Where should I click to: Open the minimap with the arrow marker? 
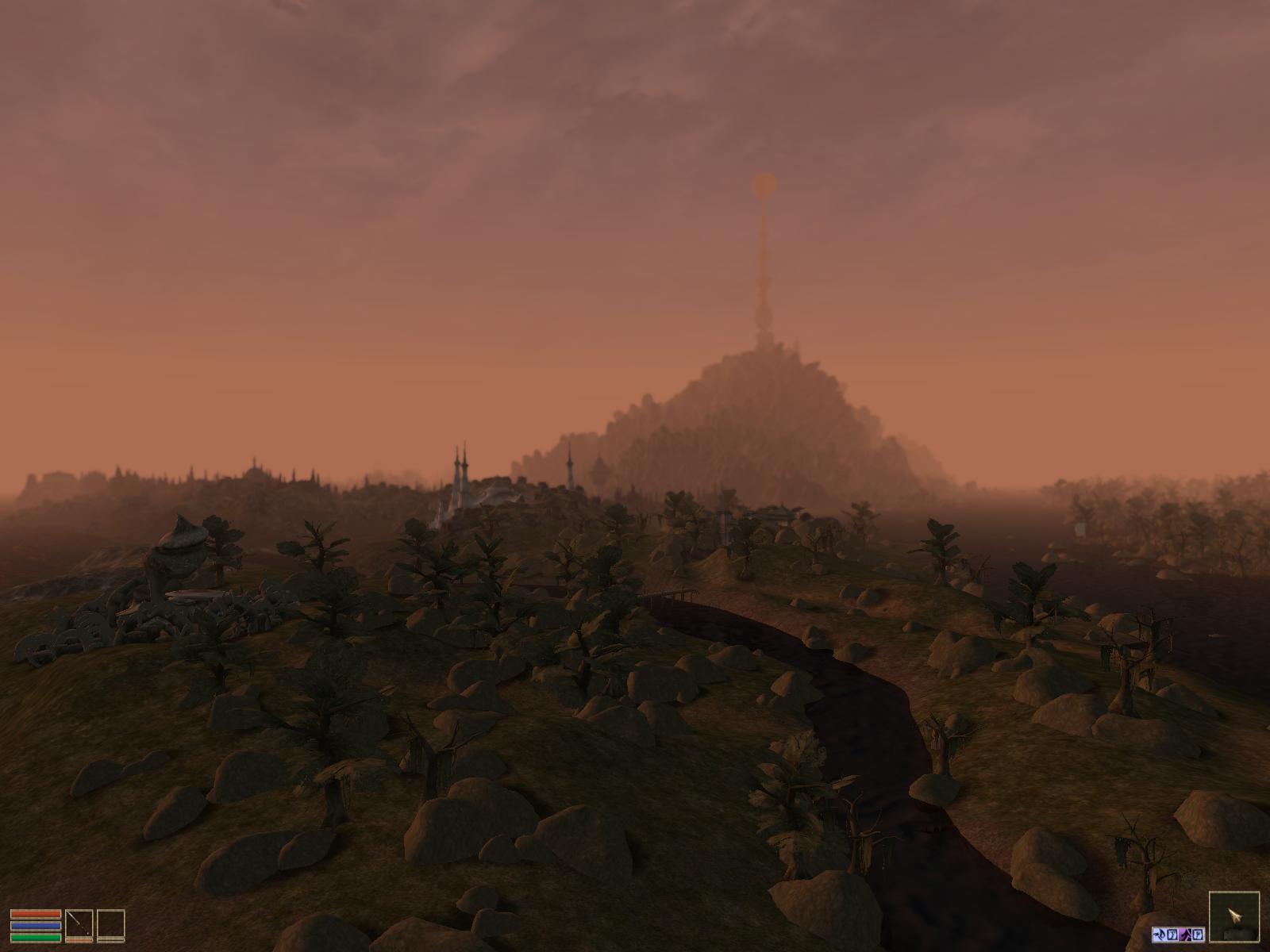coord(1233,918)
